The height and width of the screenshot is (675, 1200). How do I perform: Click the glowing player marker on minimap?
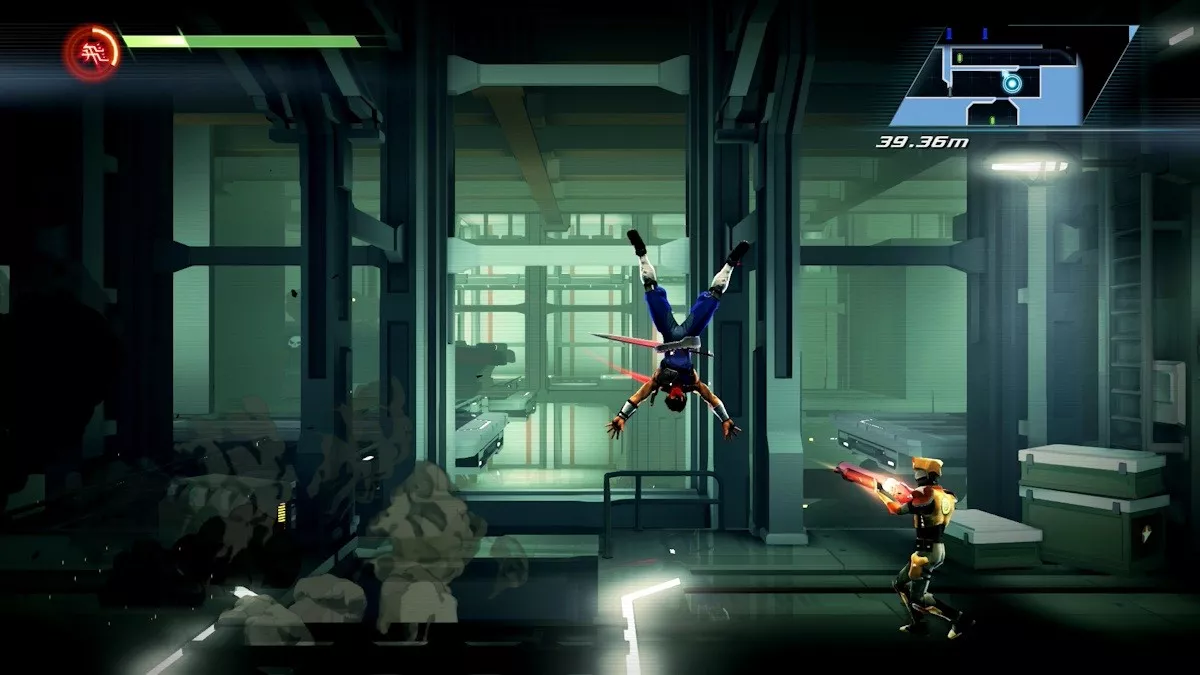(1012, 84)
